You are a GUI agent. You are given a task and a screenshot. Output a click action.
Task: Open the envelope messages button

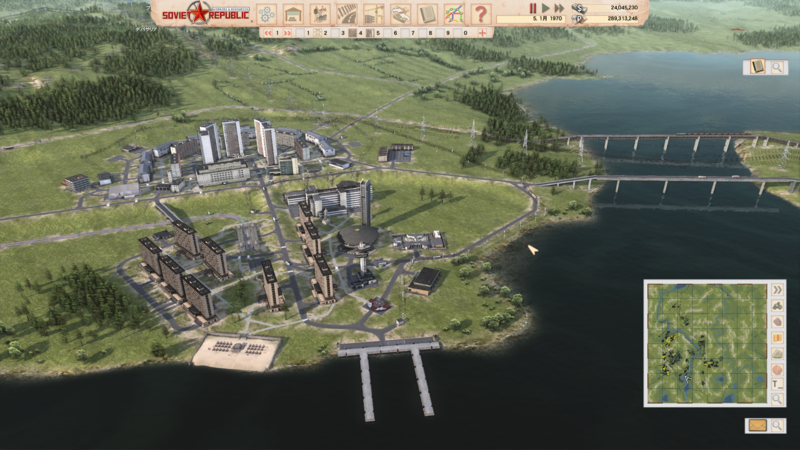[x=758, y=425]
